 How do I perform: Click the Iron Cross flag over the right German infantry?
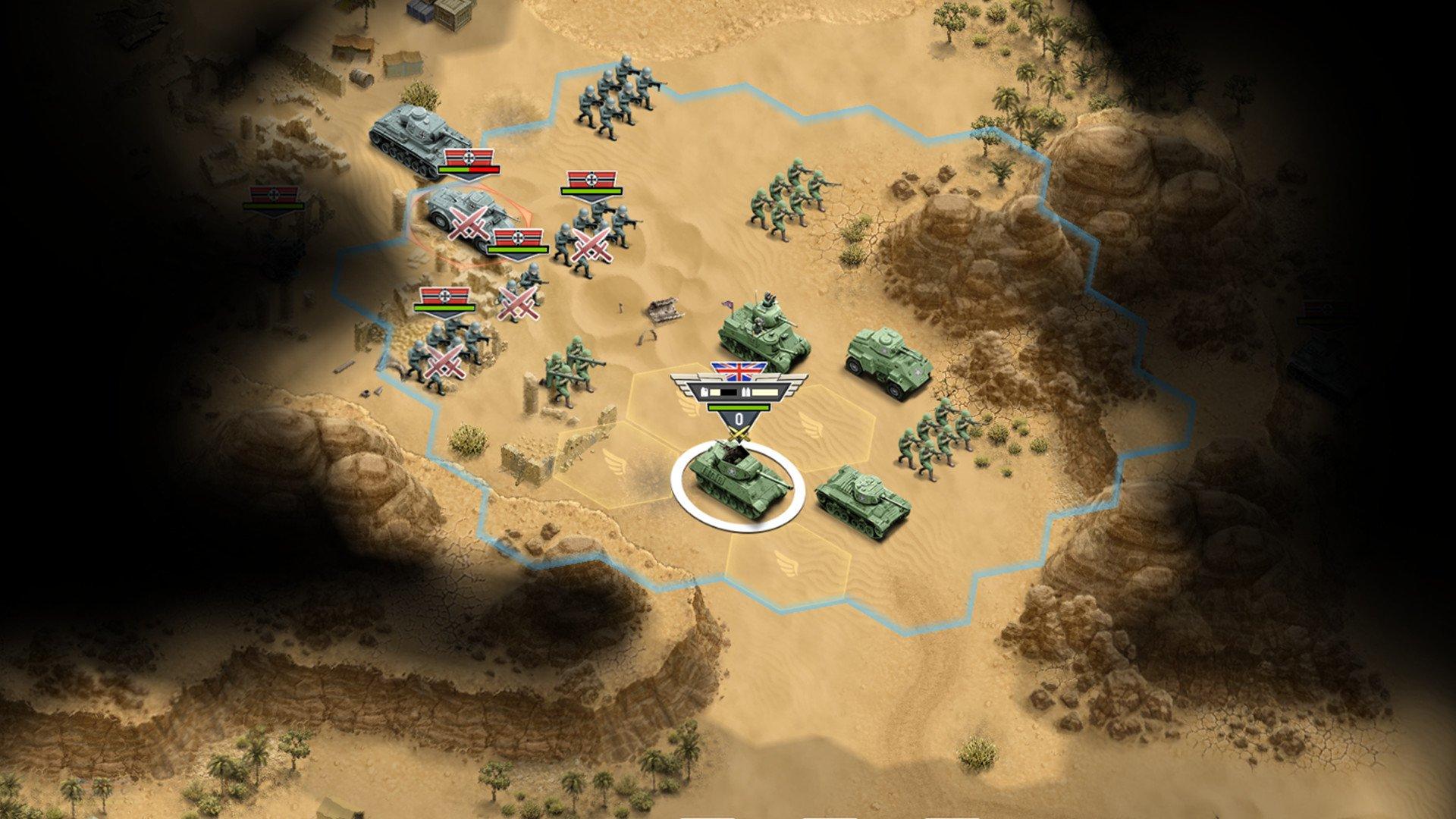[x=591, y=179]
